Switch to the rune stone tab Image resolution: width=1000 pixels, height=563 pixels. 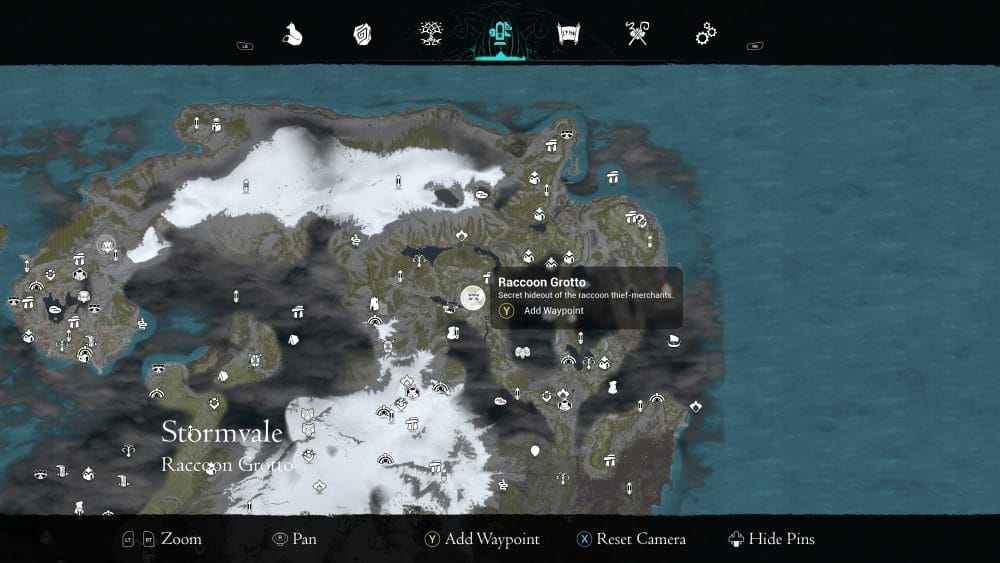(x=362, y=35)
